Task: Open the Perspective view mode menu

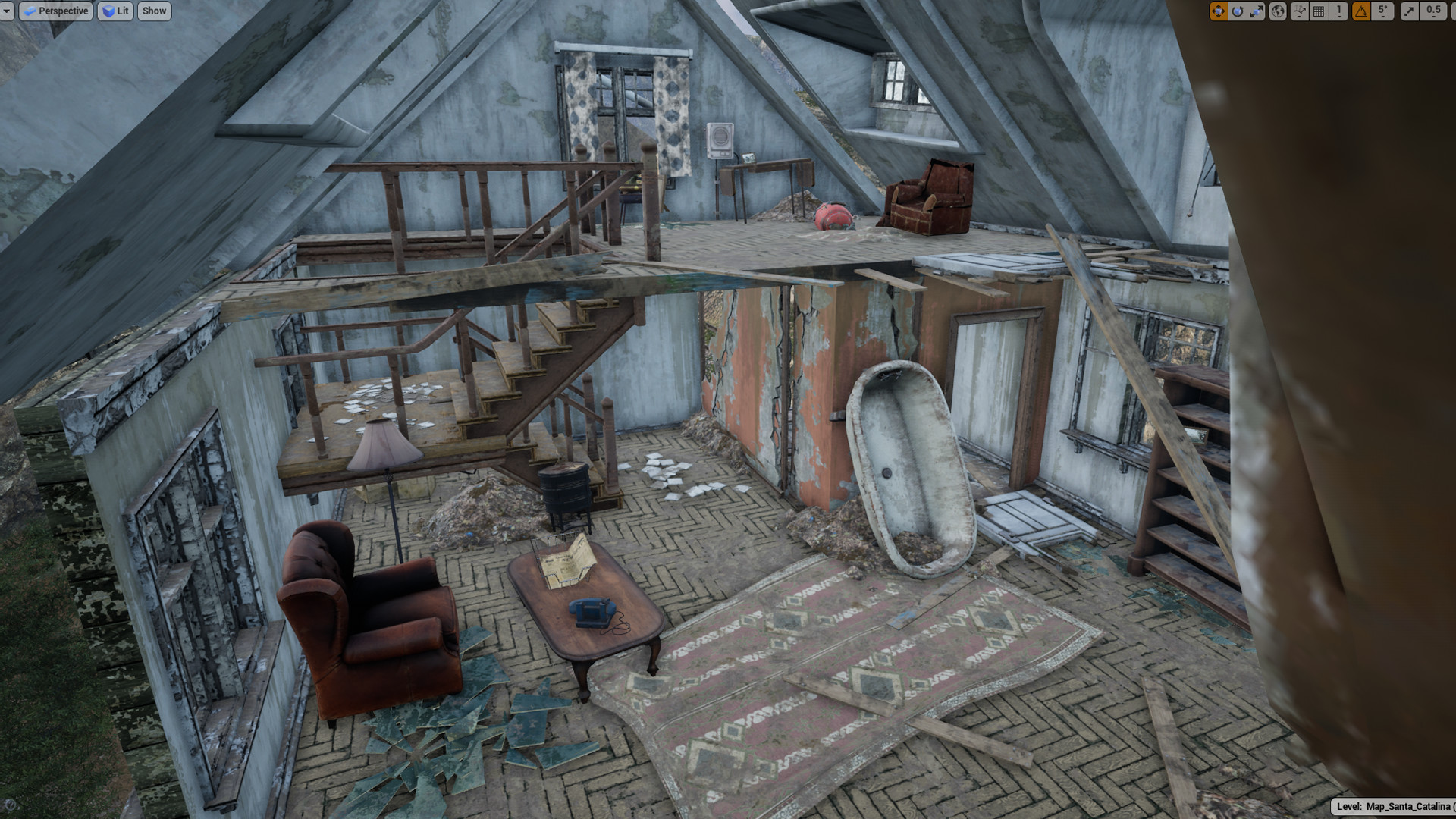Action: point(61,11)
